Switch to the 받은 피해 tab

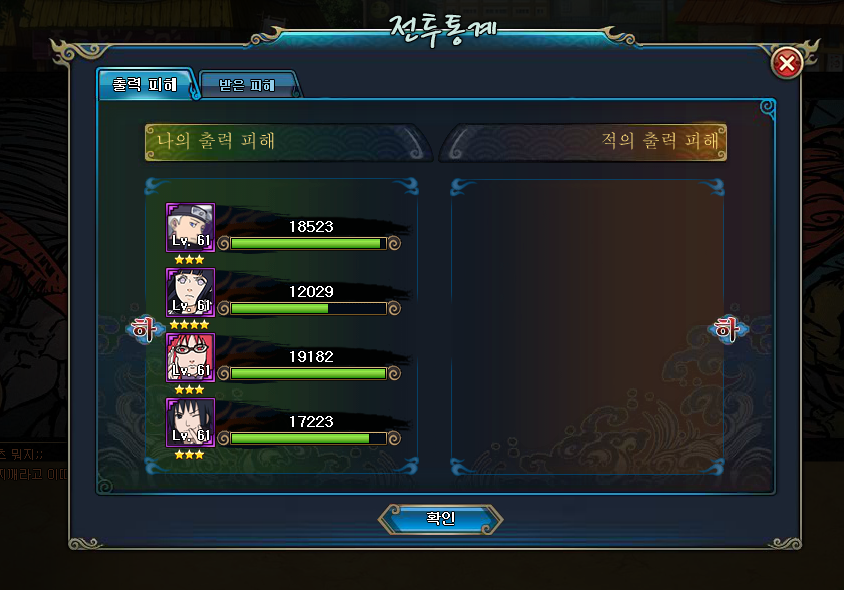point(247,85)
